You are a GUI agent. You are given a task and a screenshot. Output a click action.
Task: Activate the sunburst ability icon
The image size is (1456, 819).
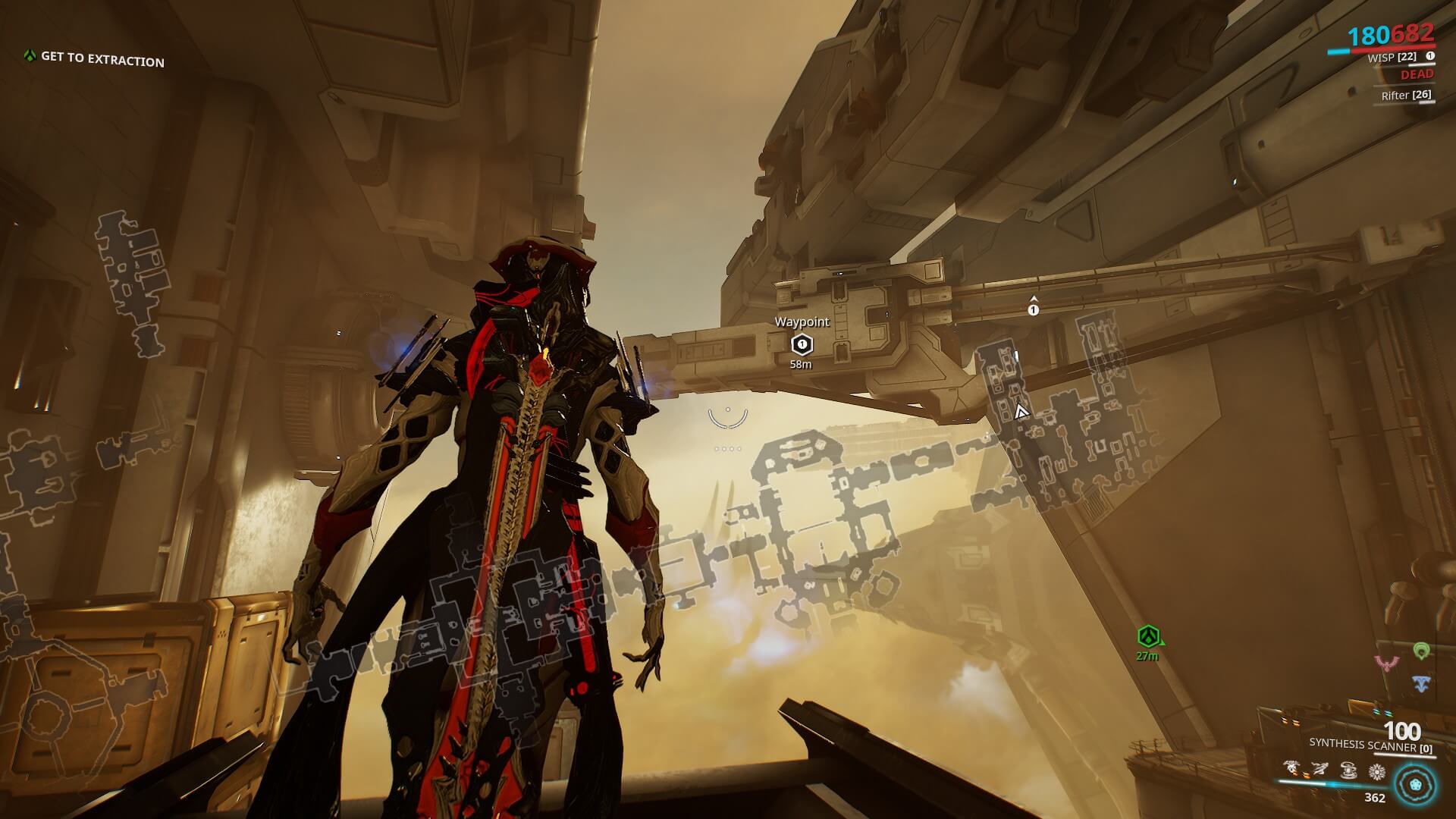click(1376, 772)
